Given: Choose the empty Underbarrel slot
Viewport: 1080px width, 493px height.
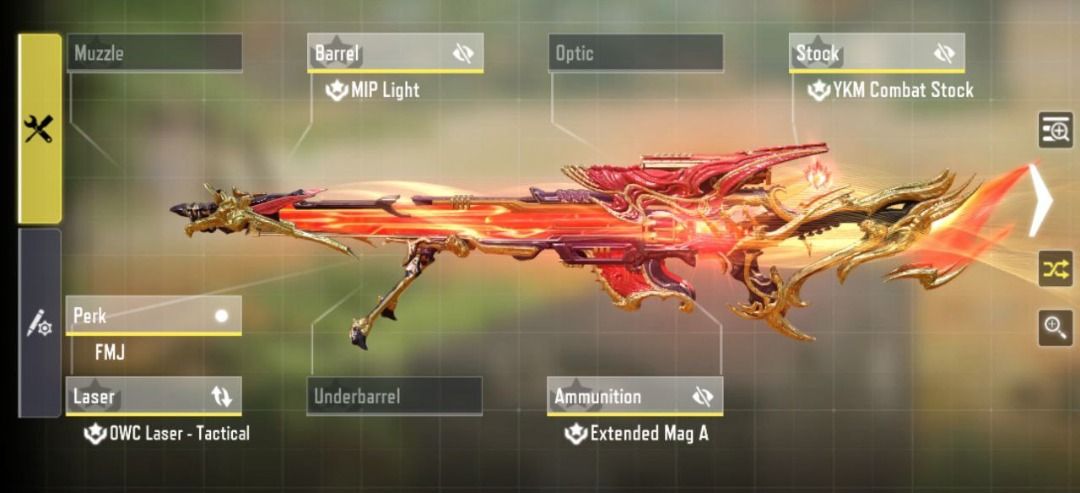Looking at the screenshot, I should [394, 396].
